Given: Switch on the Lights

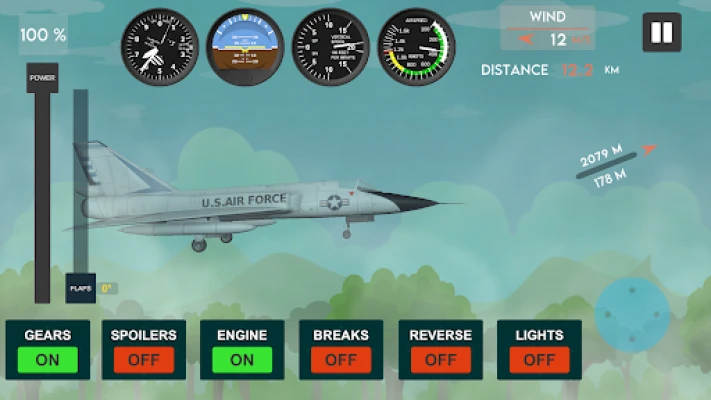Looking at the screenshot, I should pyautogui.click(x=539, y=359).
